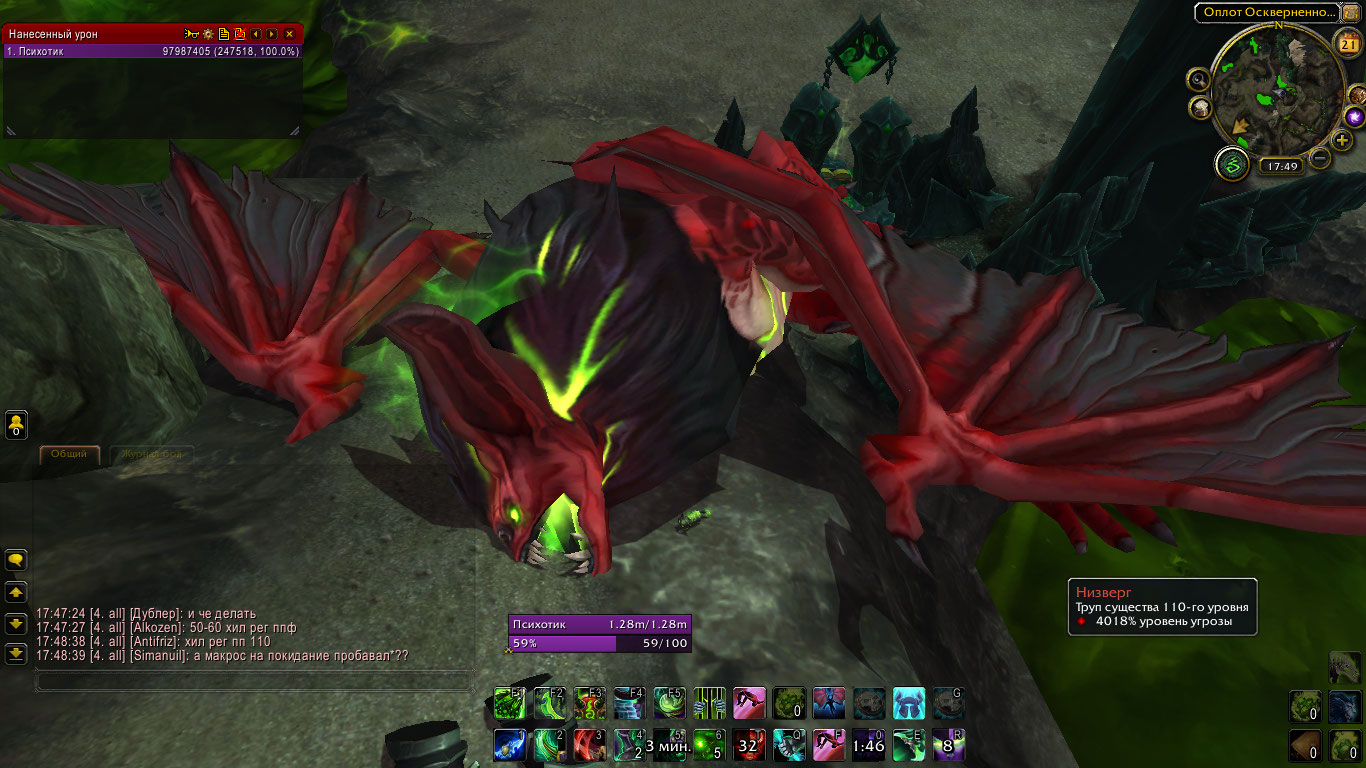Click the green rune order hall button
1366x768 pixels.
tap(1232, 163)
